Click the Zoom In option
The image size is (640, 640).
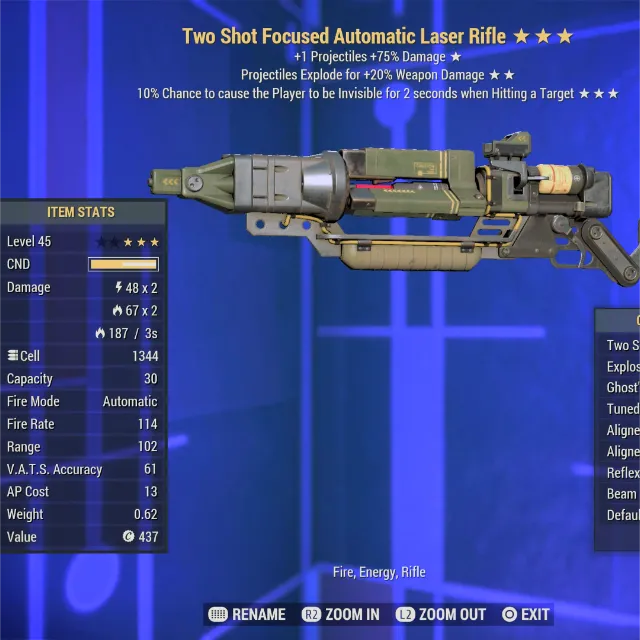click(x=339, y=614)
